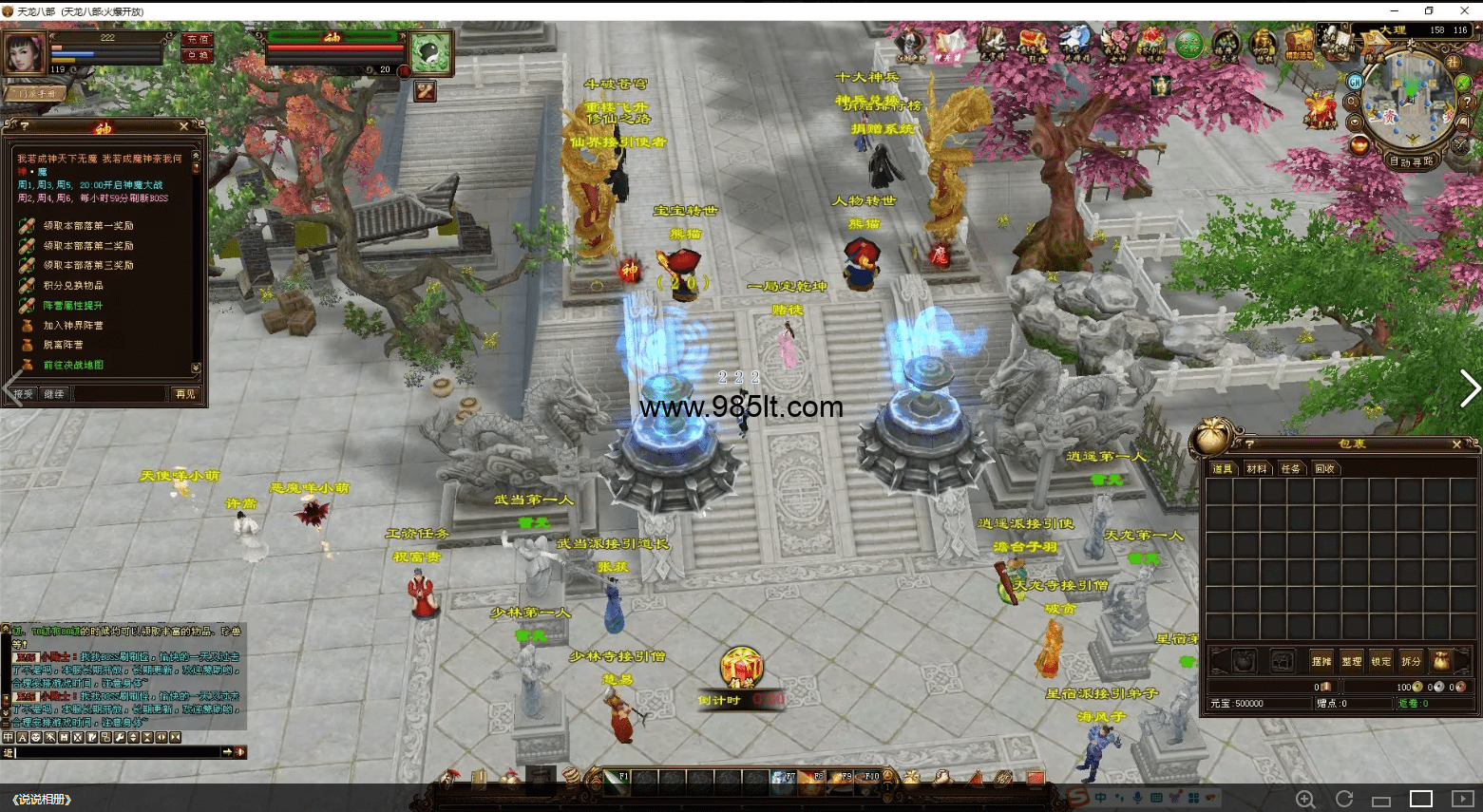
Task: Activate 自动寻路 auto-pathfinding button
Action: click(x=1411, y=162)
